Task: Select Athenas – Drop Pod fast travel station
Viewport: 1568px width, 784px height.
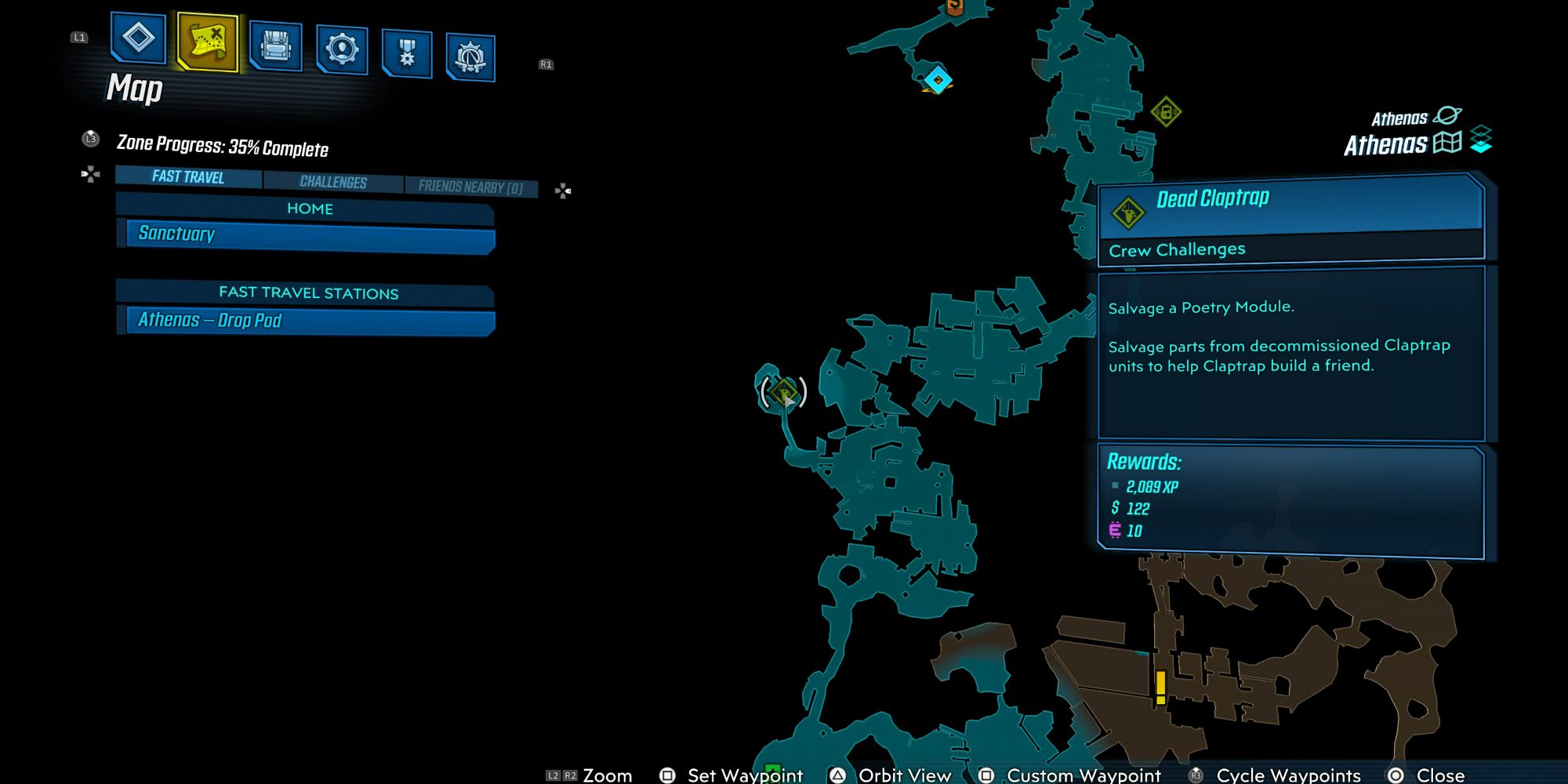Action: click(310, 321)
